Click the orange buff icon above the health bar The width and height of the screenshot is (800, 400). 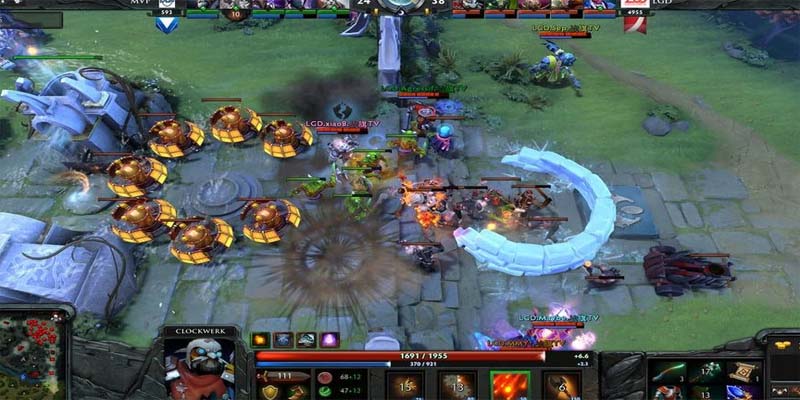click(261, 340)
